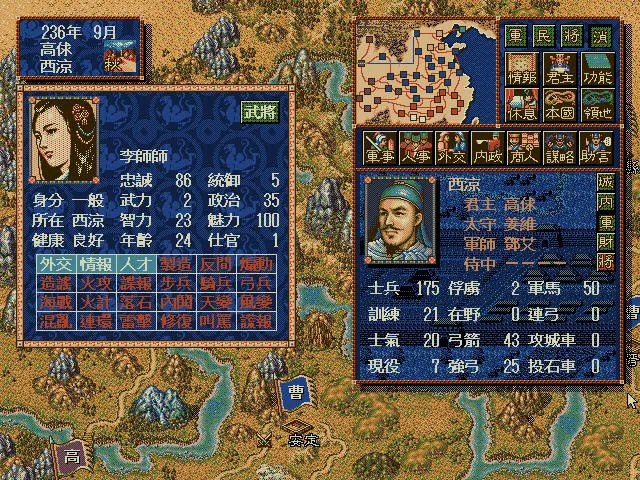Image resolution: width=640 pixels, height=480 pixels.
Task: Toggle the 軍 map display button
Action: 515,35
